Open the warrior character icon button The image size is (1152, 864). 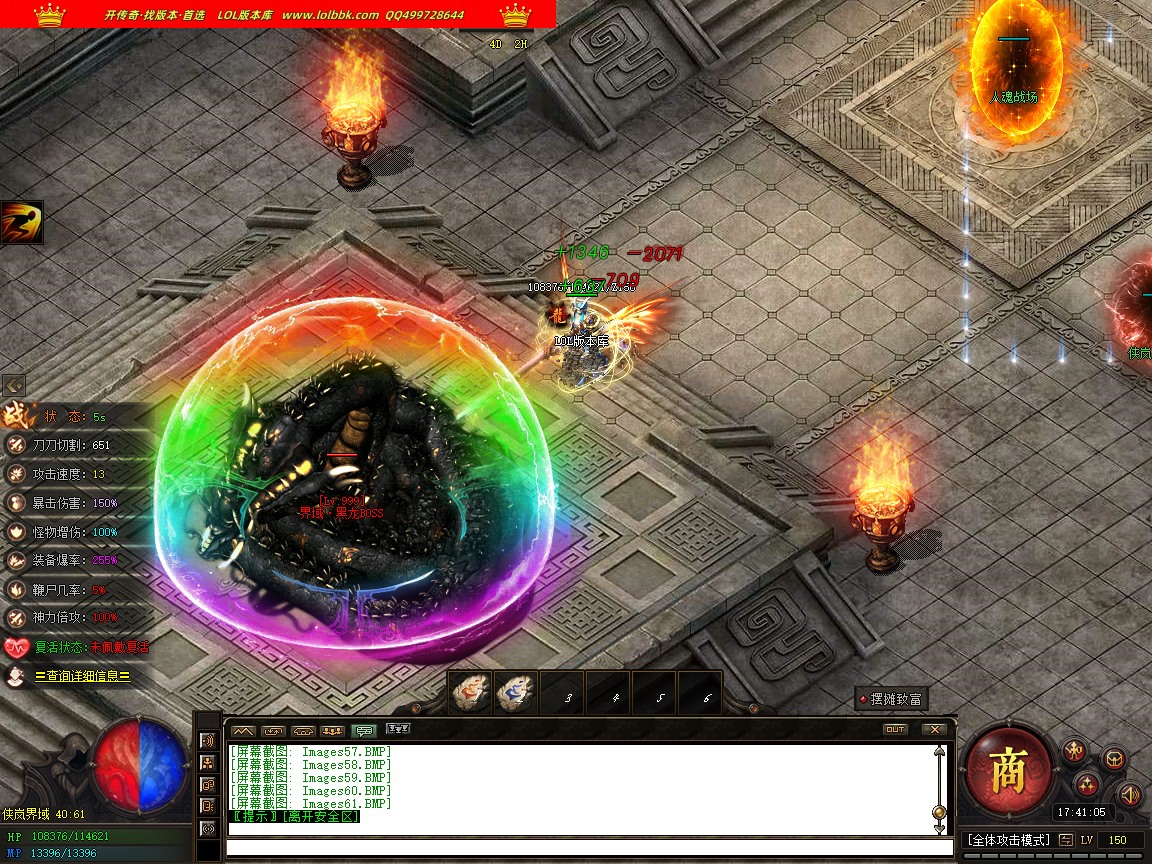1075,750
